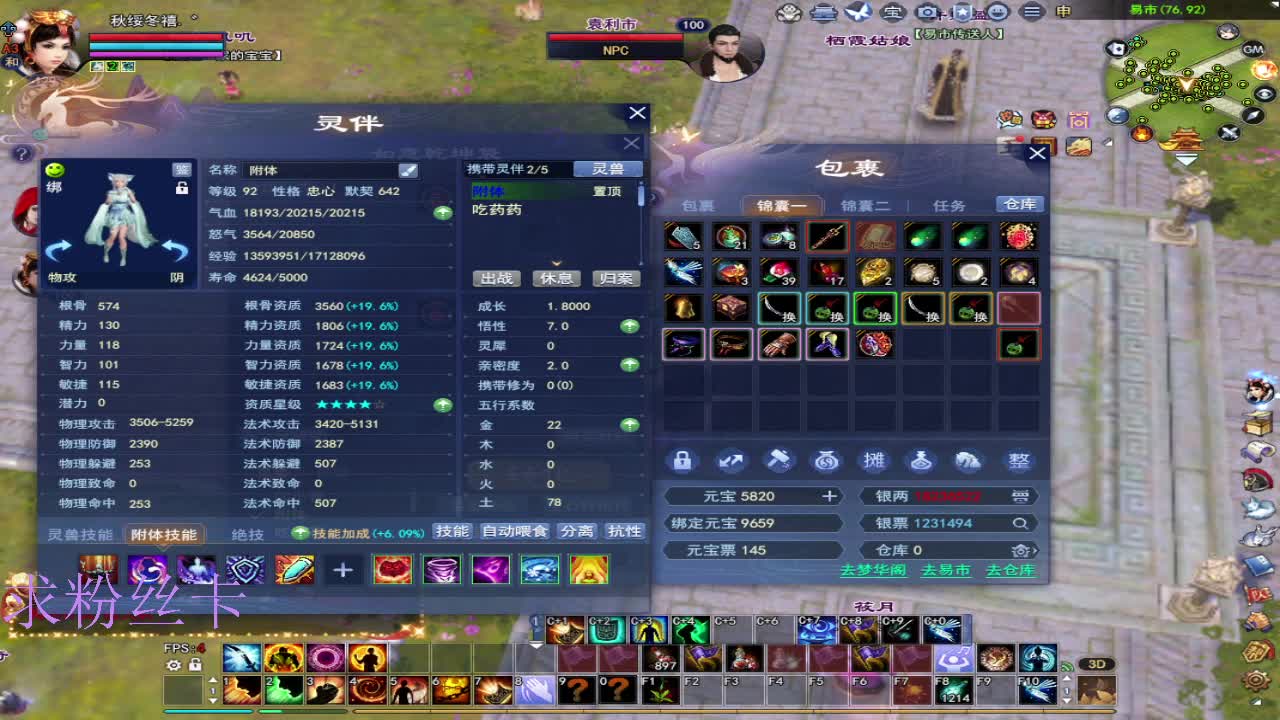Viewport: 1280px width, 720px height.
Task: Click the 银票 search magnifier
Action: click(1020, 522)
